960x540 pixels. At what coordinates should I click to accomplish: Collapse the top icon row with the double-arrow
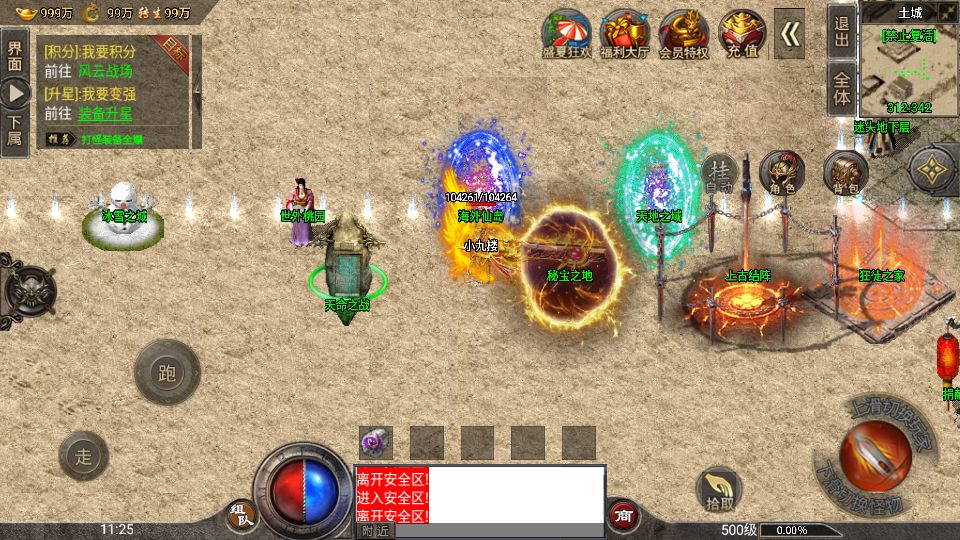(790, 33)
